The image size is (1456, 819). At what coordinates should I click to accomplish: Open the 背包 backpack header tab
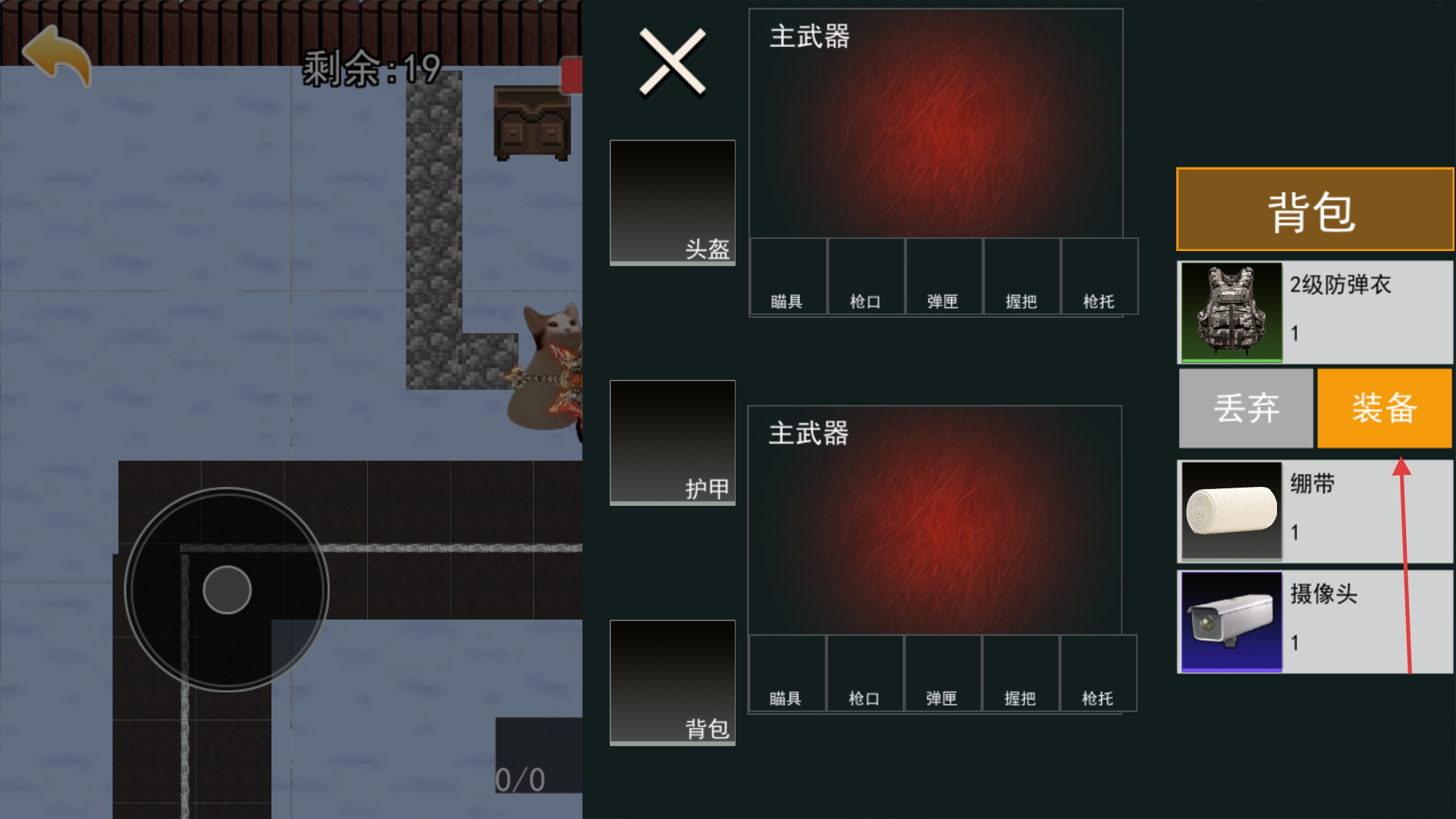tap(1314, 209)
